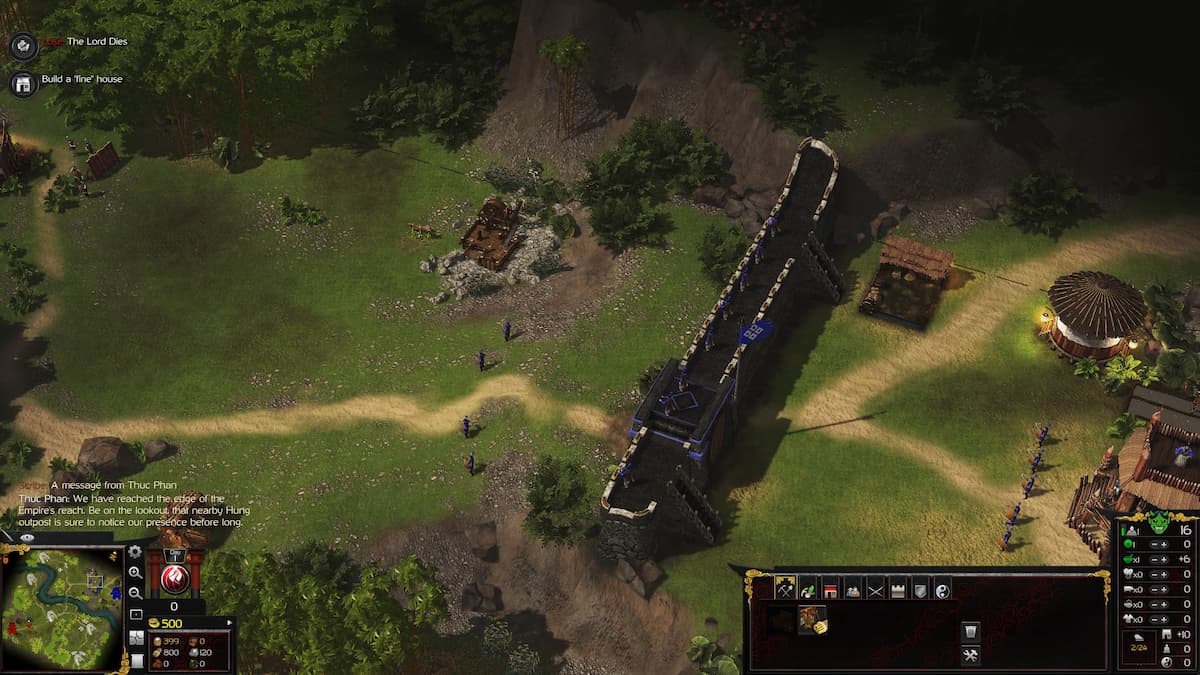Select the 'Build a fine house' objective

coord(82,79)
